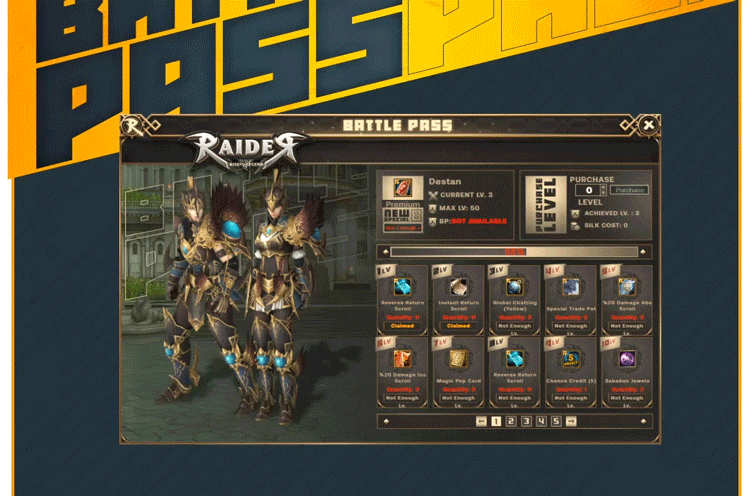This screenshot has width=752, height=496.
Task: Select the level 1 Reverse Return Scroll icon
Action: 402,286
